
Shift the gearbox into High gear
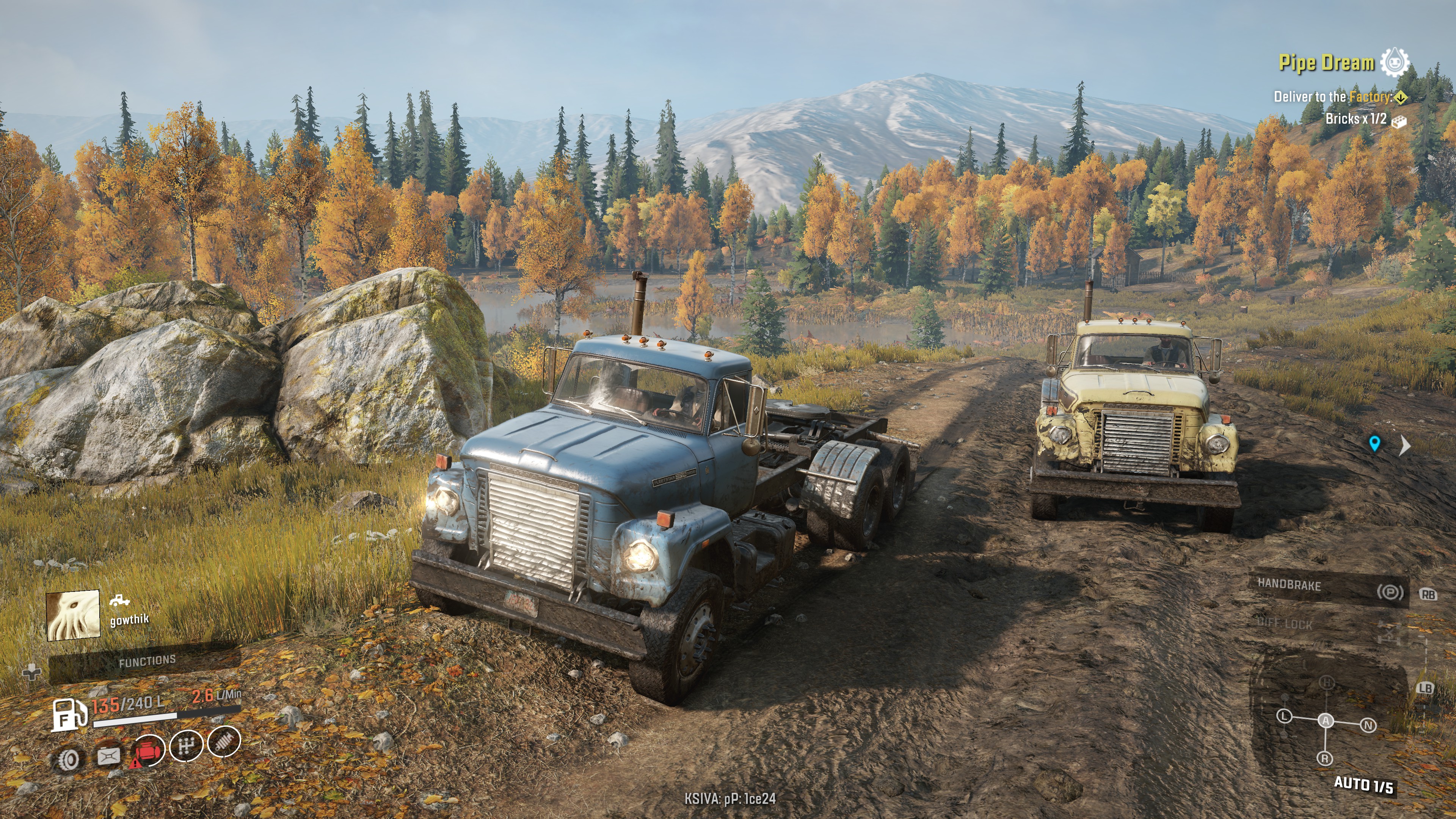1326,683
